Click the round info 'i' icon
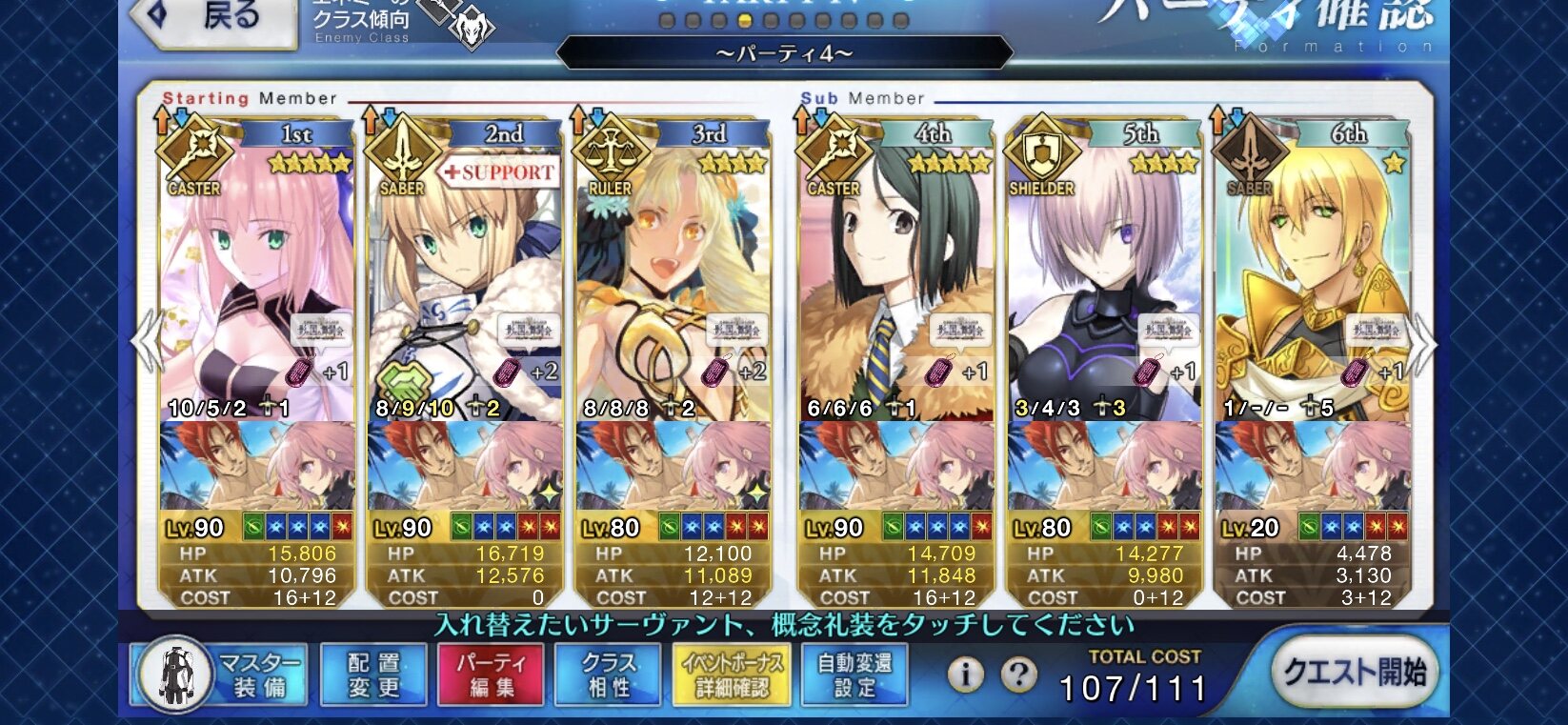Image resolution: width=1568 pixels, height=725 pixels. coord(965,675)
